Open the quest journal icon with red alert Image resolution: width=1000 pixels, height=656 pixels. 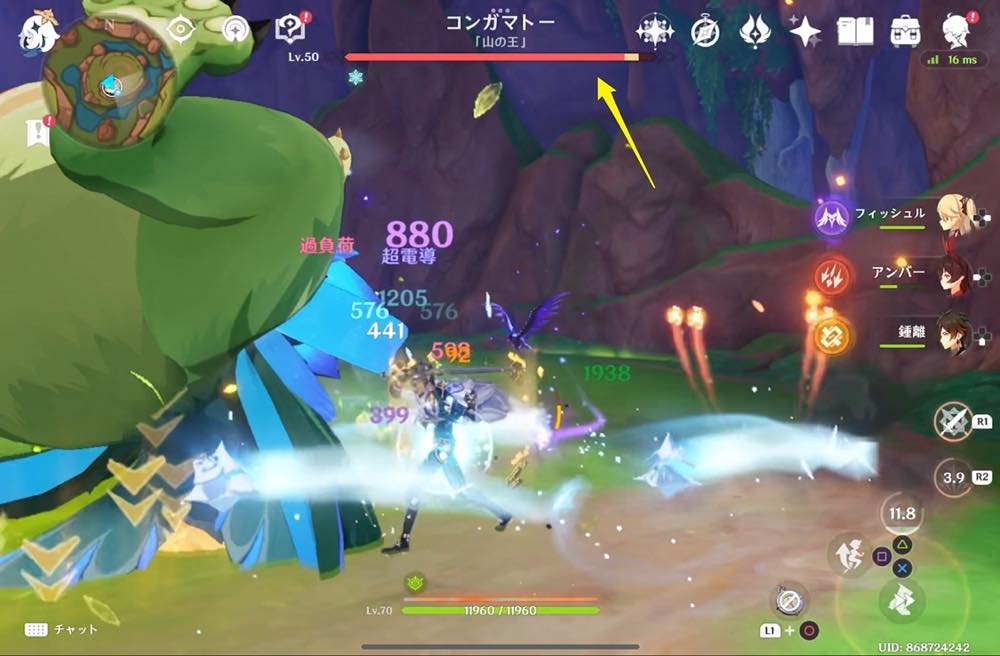coord(290,31)
